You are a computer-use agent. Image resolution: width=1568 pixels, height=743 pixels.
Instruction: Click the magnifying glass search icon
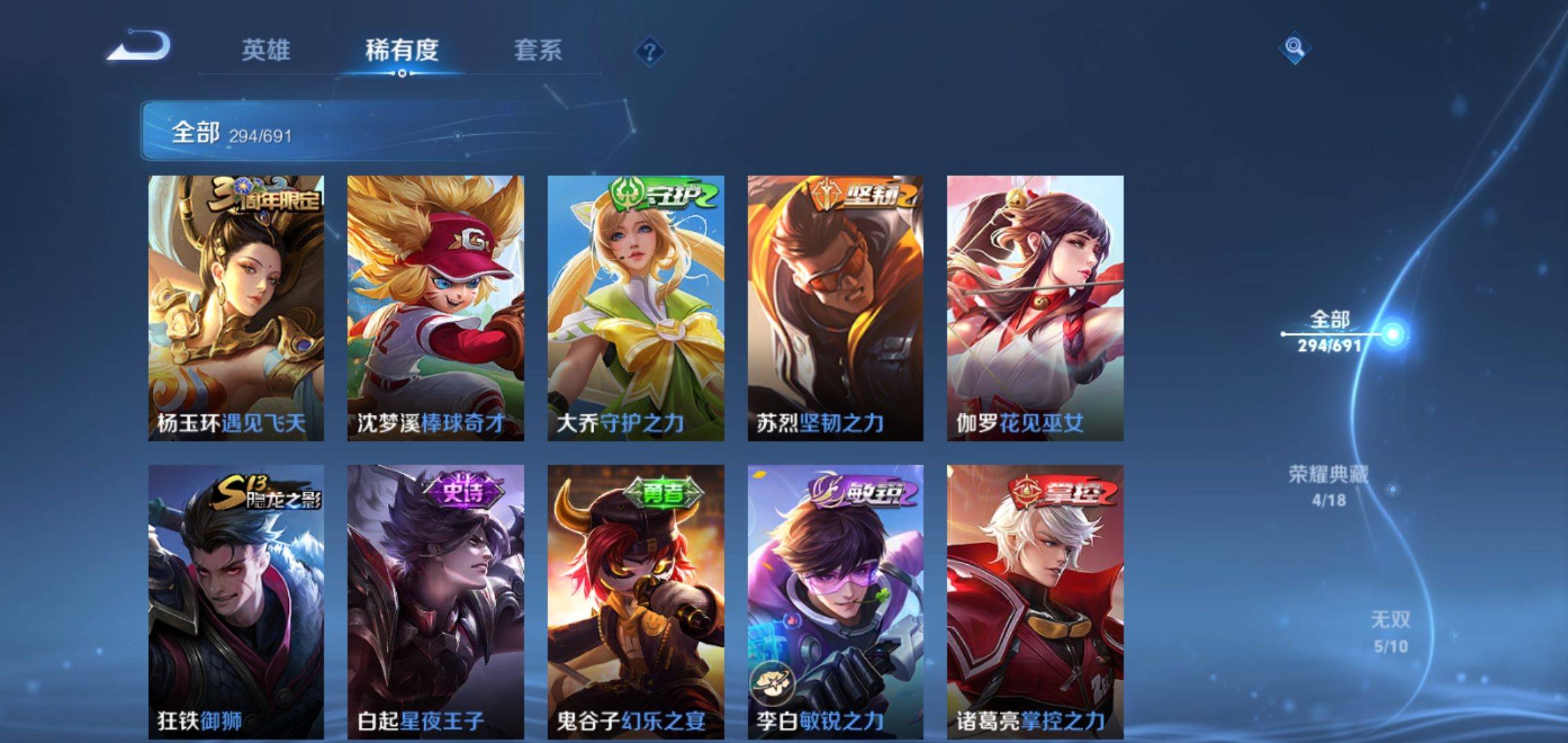point(1294,48)
